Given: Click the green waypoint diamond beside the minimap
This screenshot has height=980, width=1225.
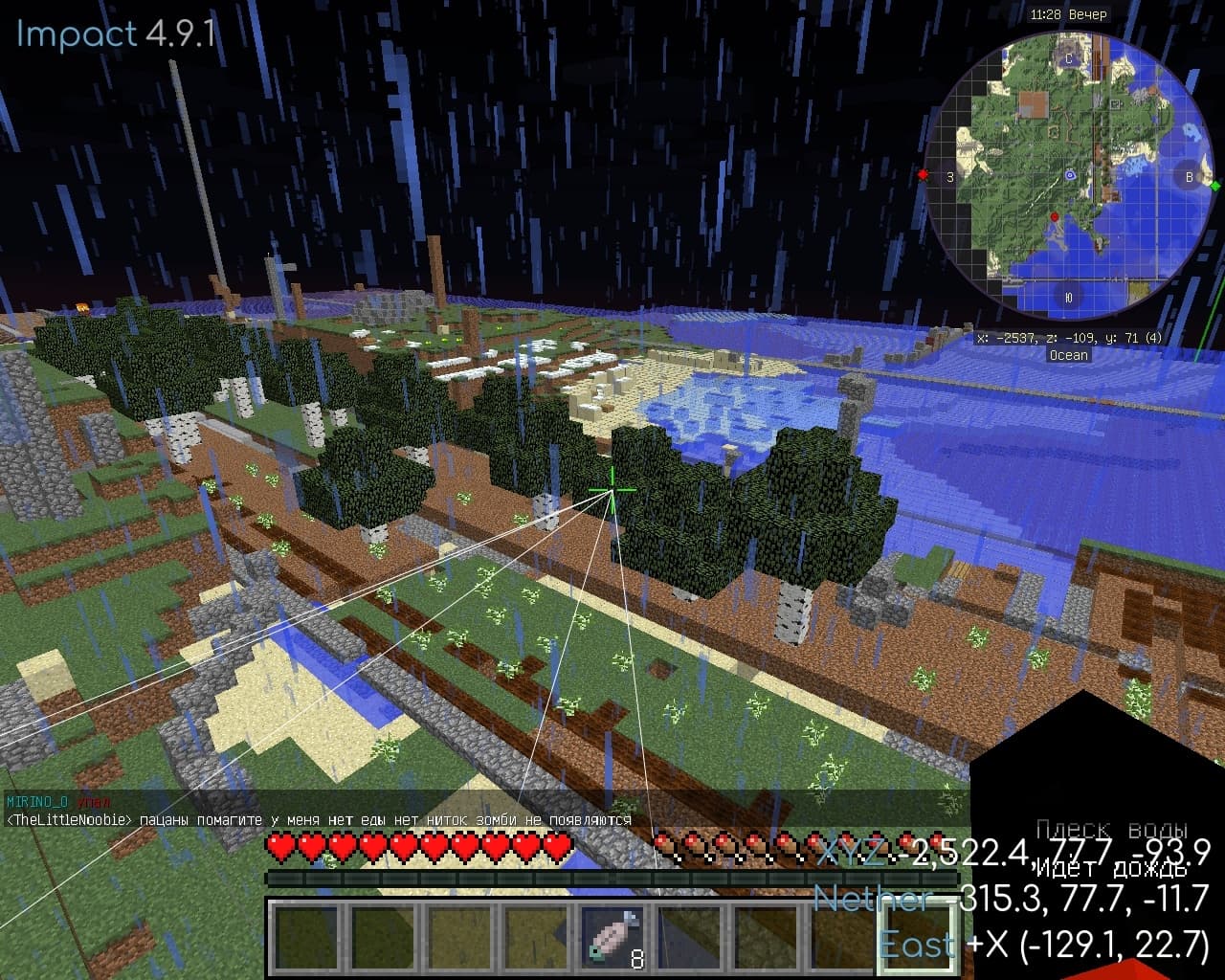Looking at the screenshot, I should pos(1215,186).
